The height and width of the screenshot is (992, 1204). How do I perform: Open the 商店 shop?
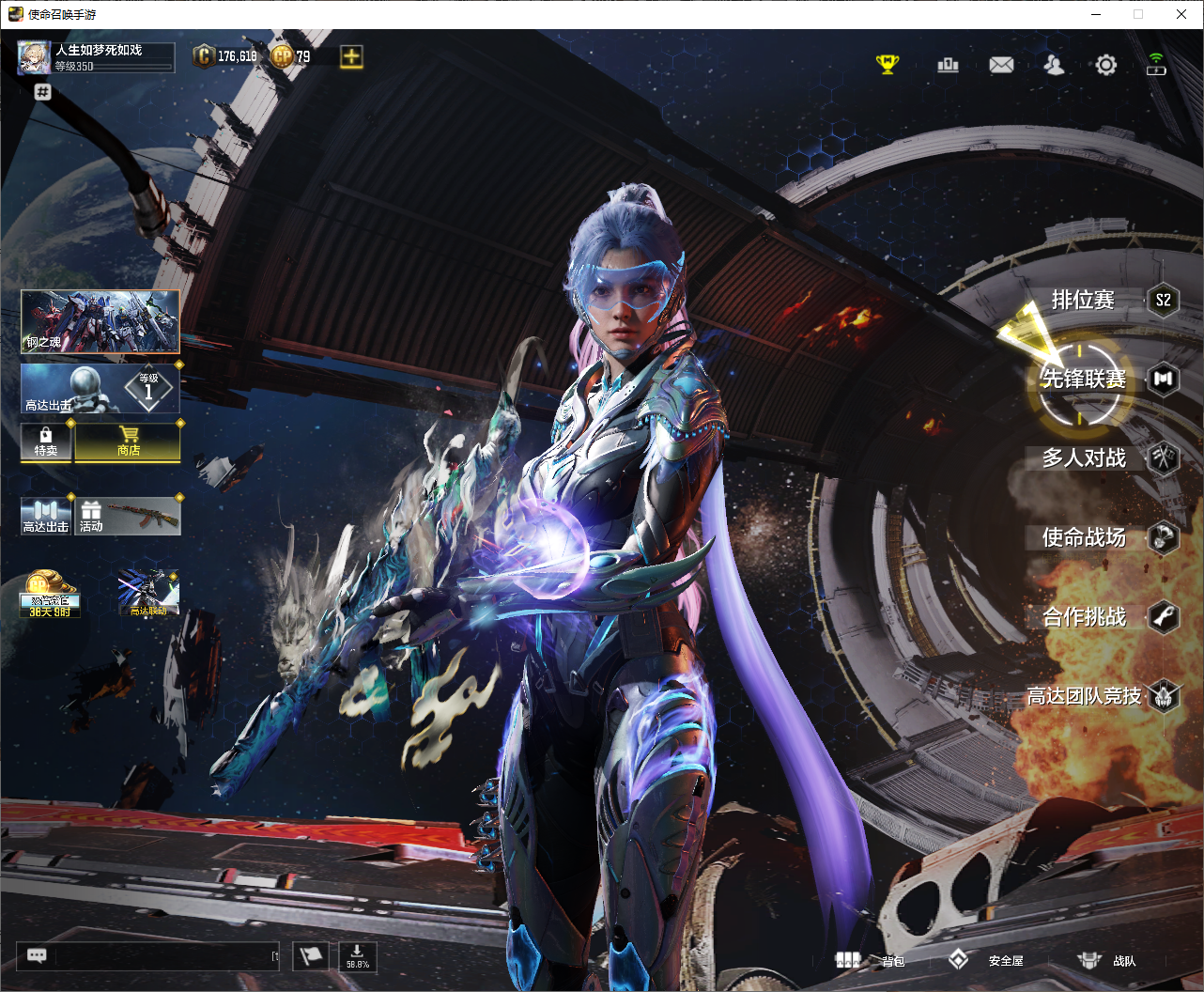129,442
